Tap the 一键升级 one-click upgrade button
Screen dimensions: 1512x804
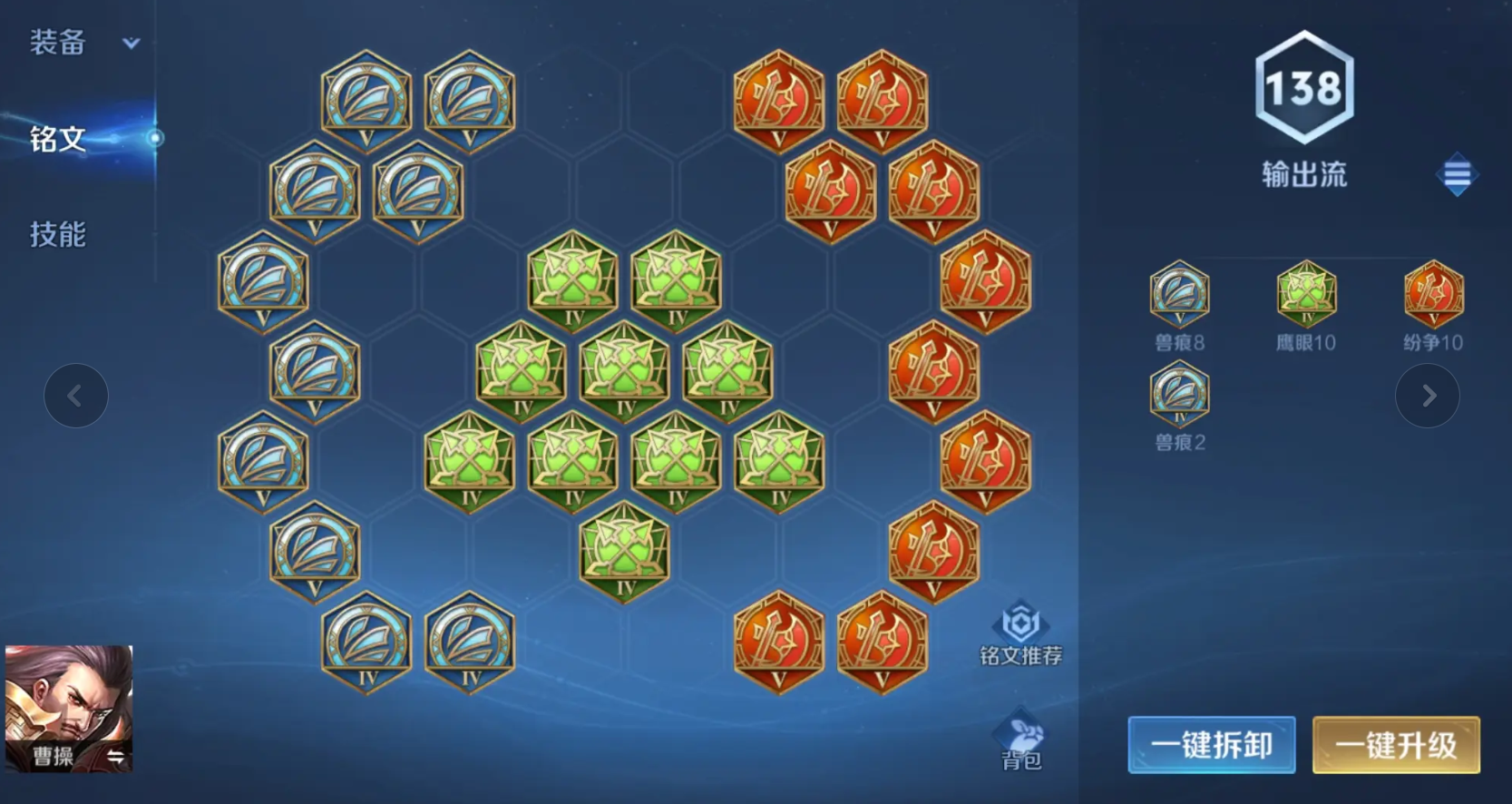(x=1396, y=745)
